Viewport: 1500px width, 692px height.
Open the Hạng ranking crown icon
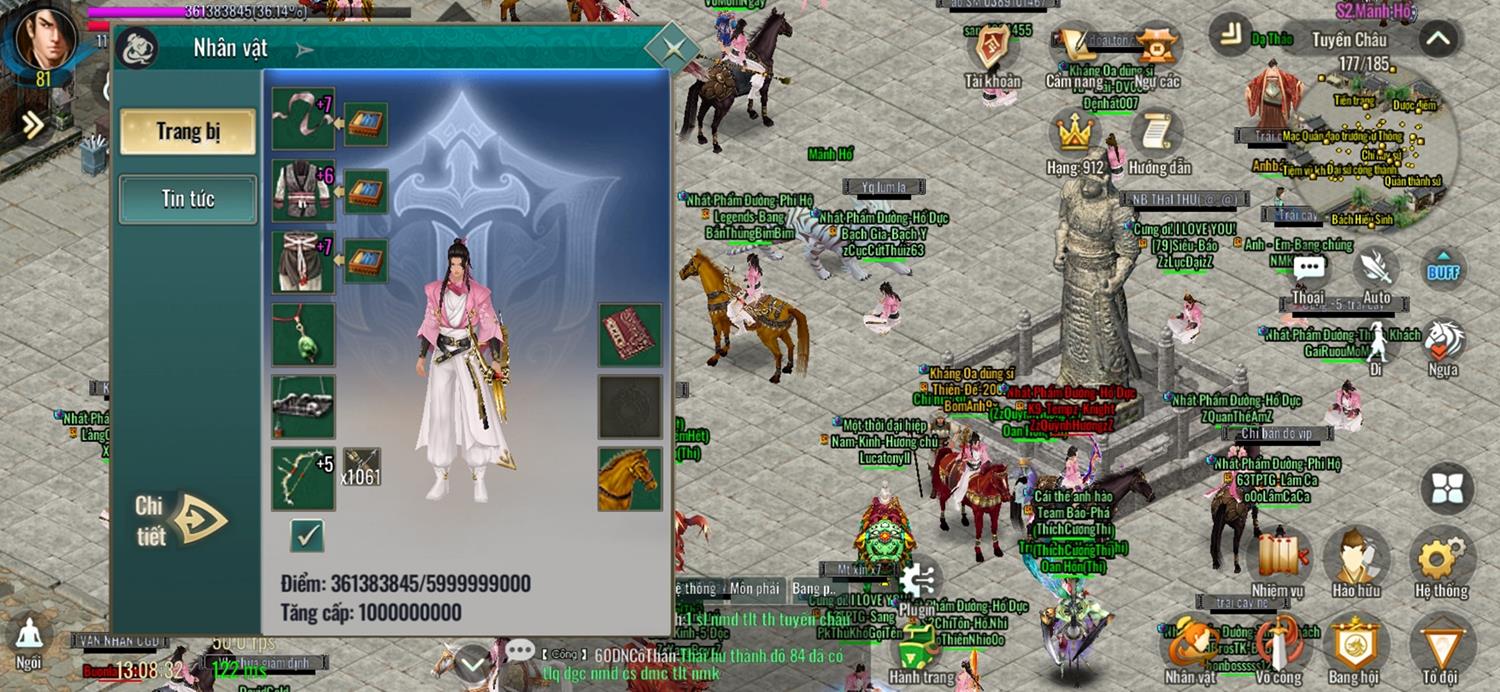click(x=1074, y=135)
